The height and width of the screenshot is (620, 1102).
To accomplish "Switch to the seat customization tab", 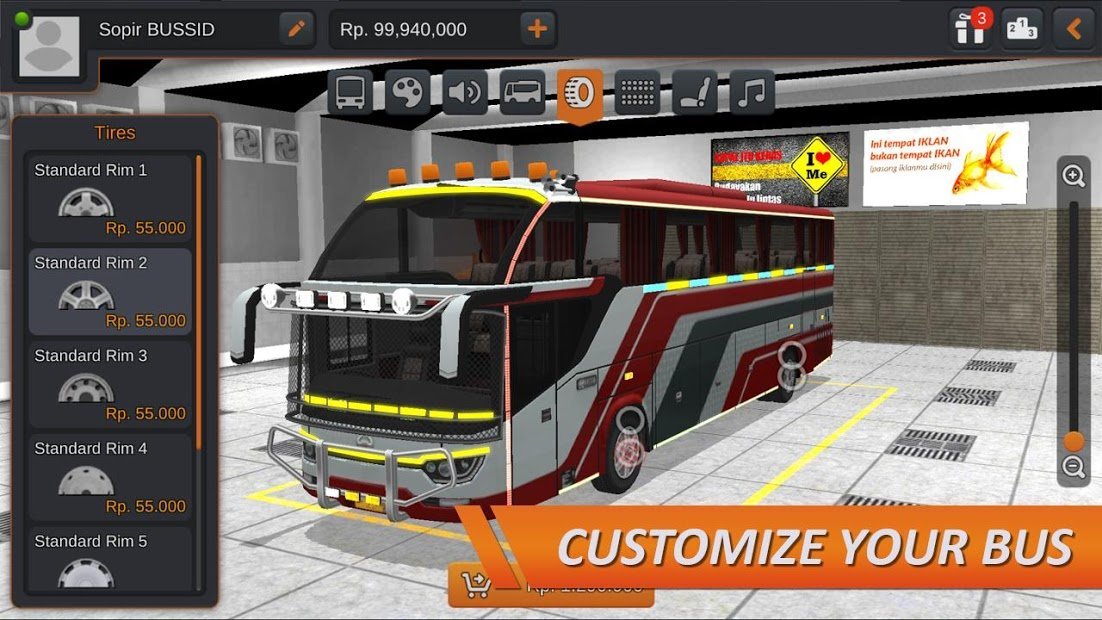I will (x=694, y=93).
